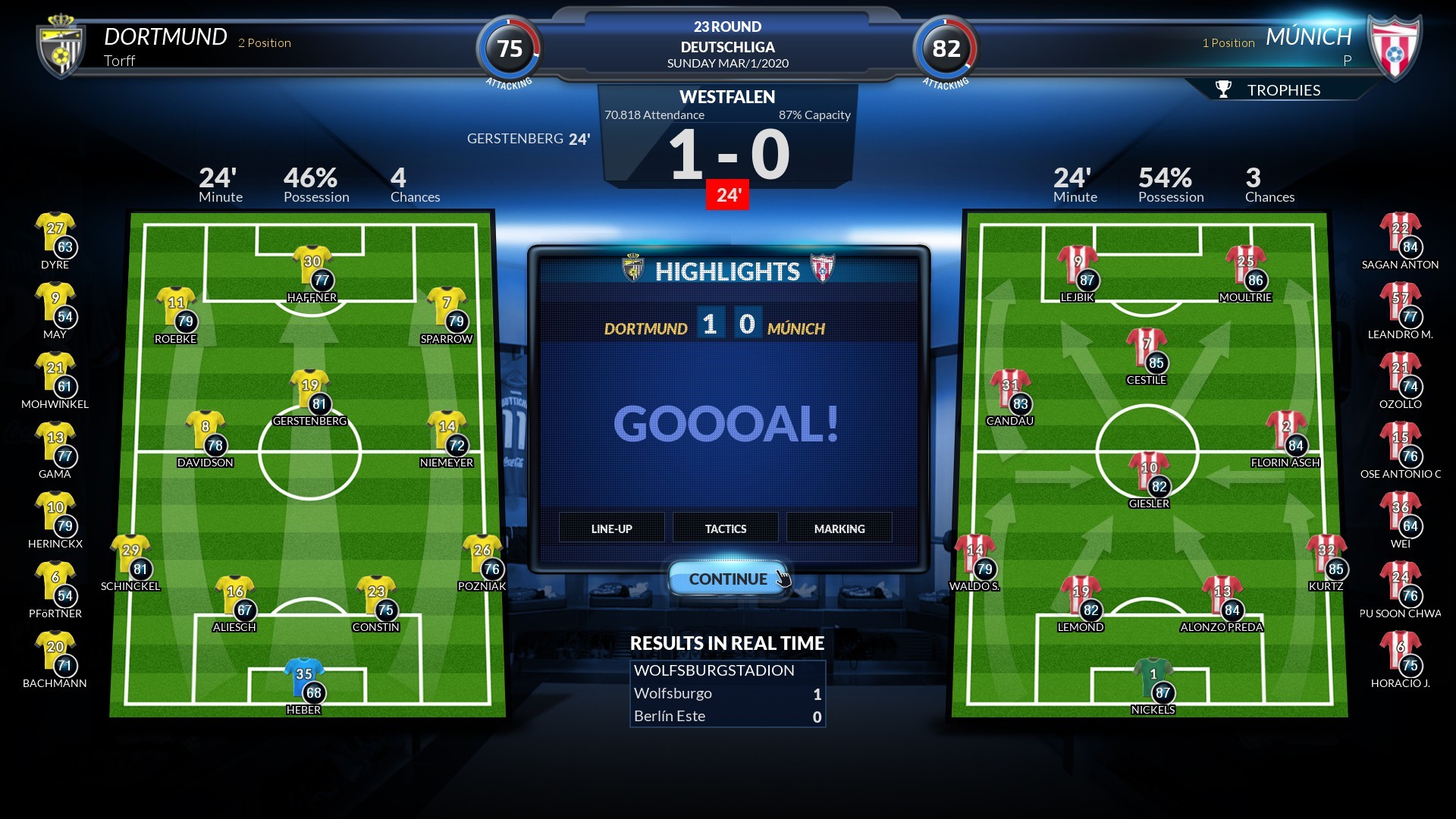Click the 24' goal marker under the scoreboard
1456x819 pixels.
727,195
